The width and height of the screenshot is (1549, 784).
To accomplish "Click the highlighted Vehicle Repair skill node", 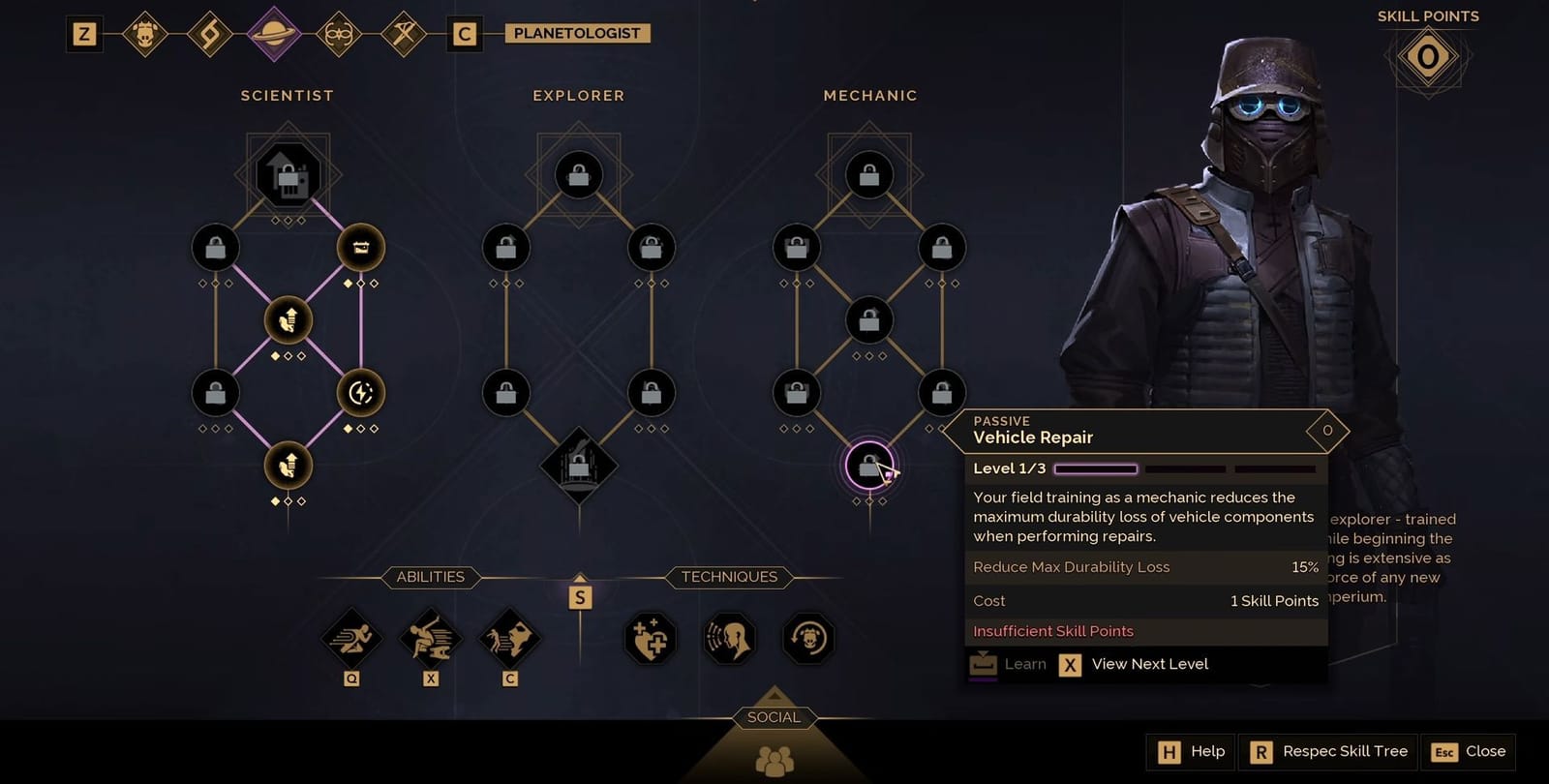I will coord(868,463).
